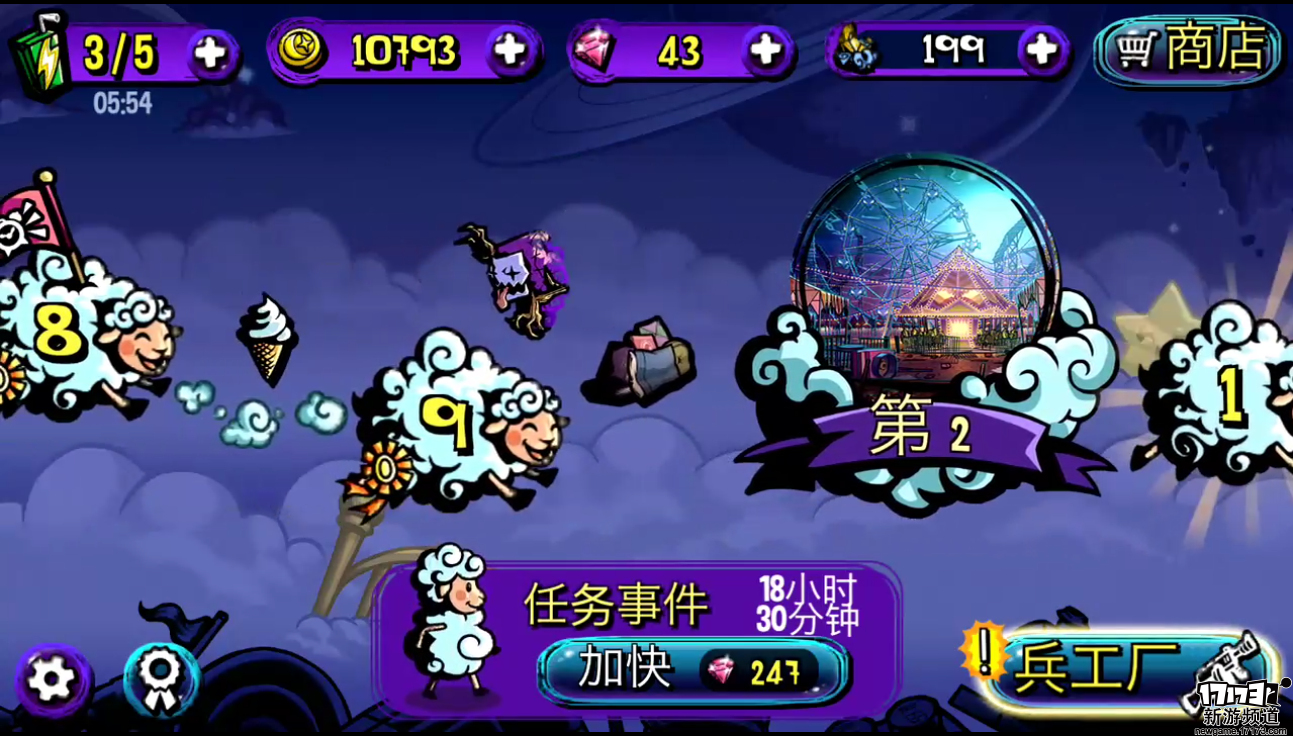Tap the plus beside the 199 counter
Screen dimensions: 1293x736
tap(1041, 50)
